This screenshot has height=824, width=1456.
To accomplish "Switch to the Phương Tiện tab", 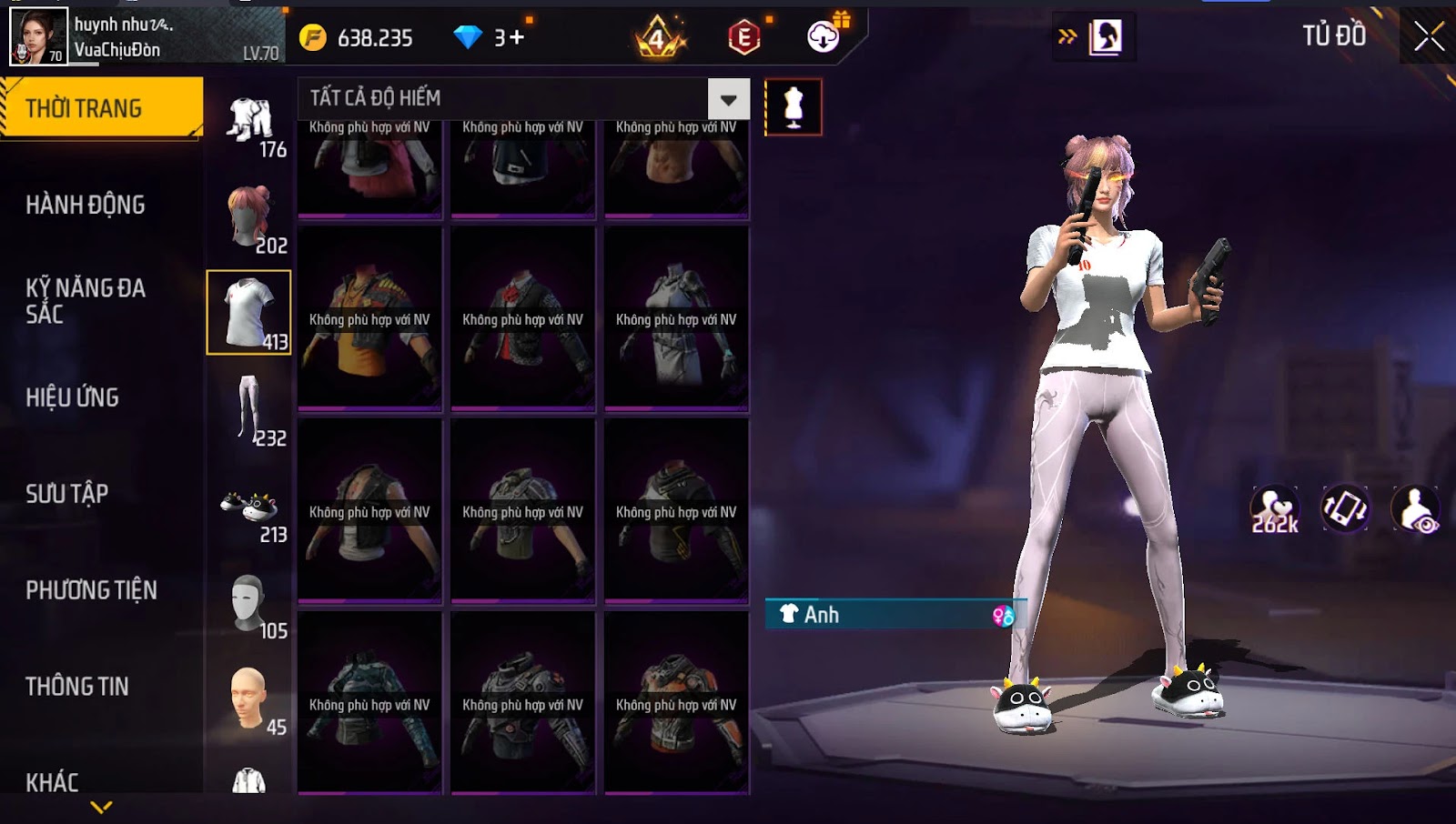I will (91, 590).
